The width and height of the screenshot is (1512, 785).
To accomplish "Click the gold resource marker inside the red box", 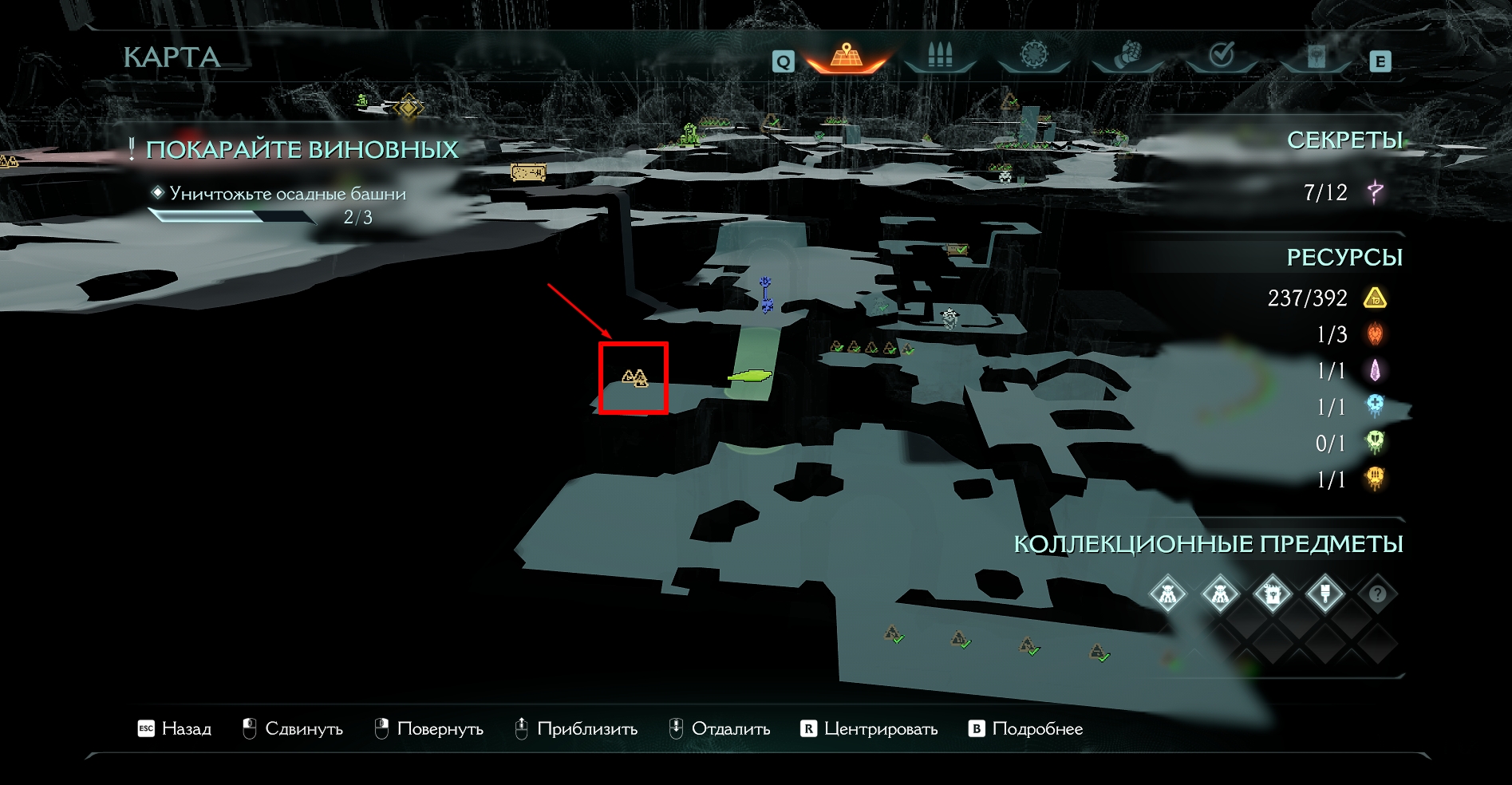I will (634, 377).
